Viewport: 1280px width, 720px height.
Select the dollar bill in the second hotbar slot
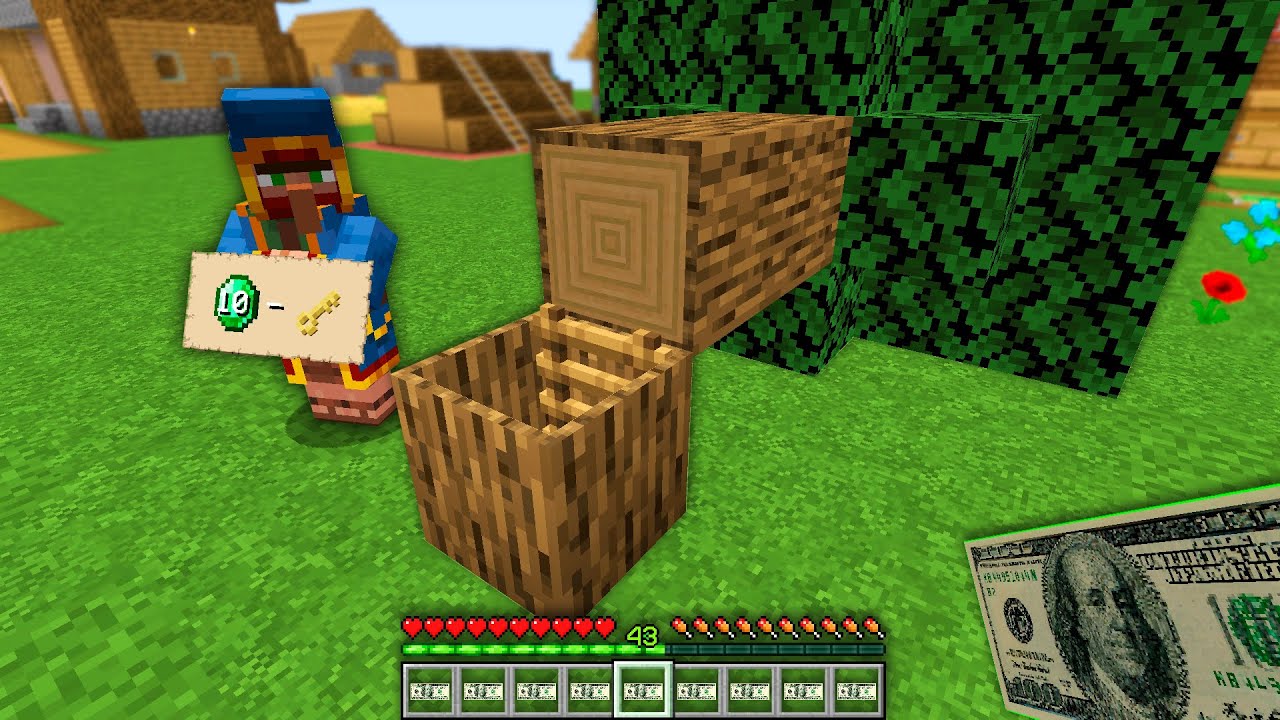point(483,692)
